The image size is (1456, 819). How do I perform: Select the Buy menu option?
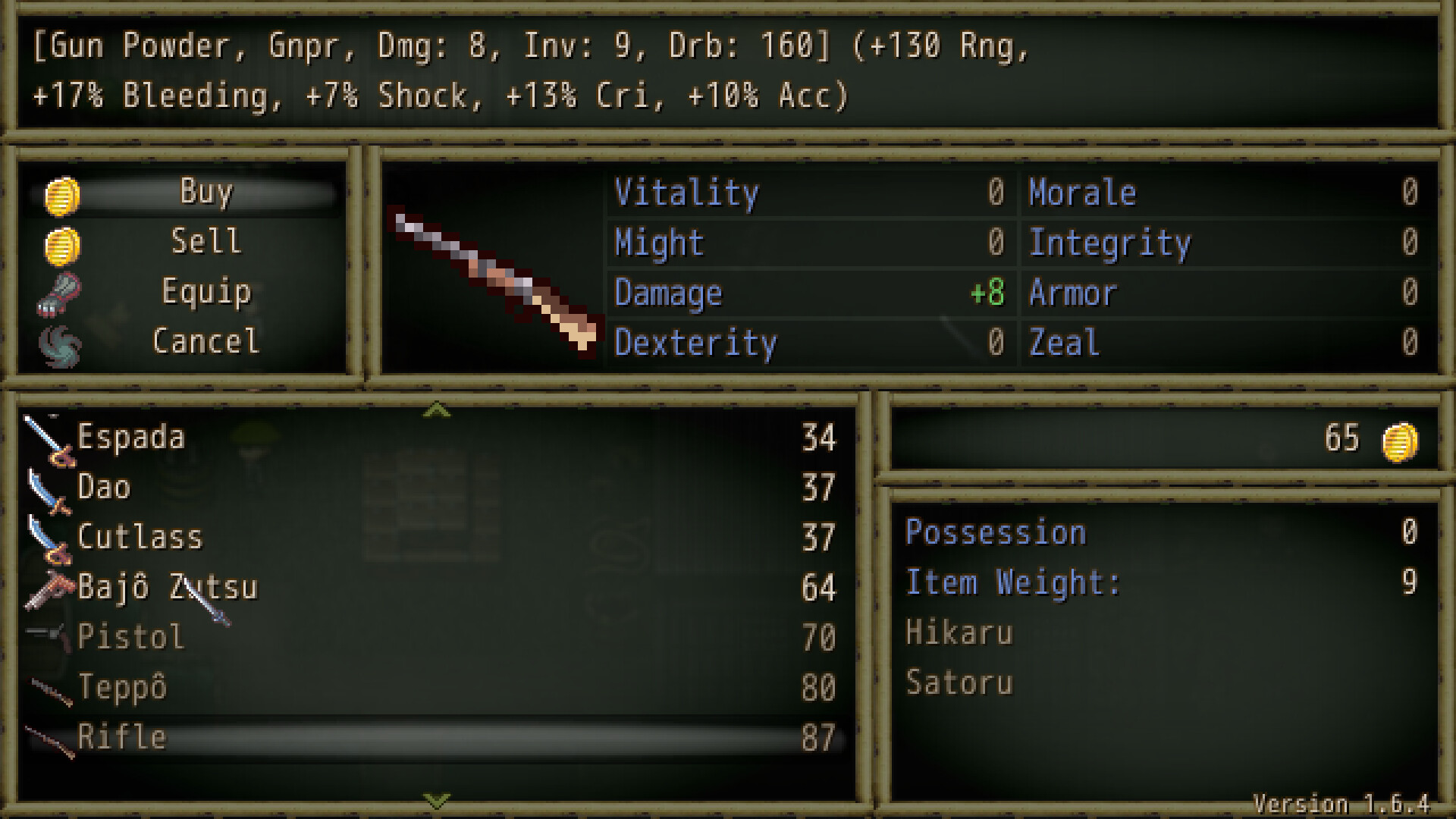point(206,191)
